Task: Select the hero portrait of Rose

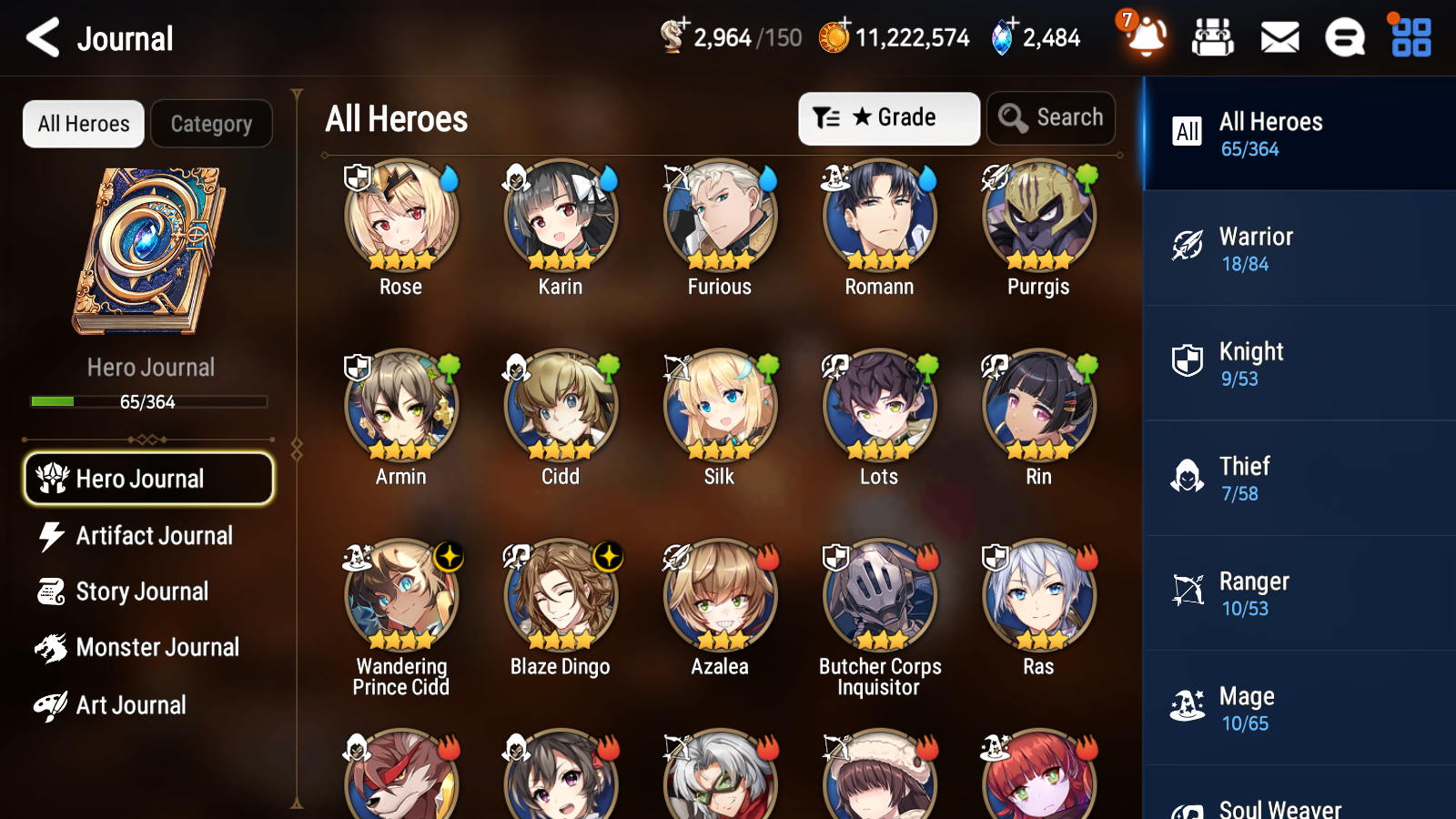Action: [x=400, y=217]
